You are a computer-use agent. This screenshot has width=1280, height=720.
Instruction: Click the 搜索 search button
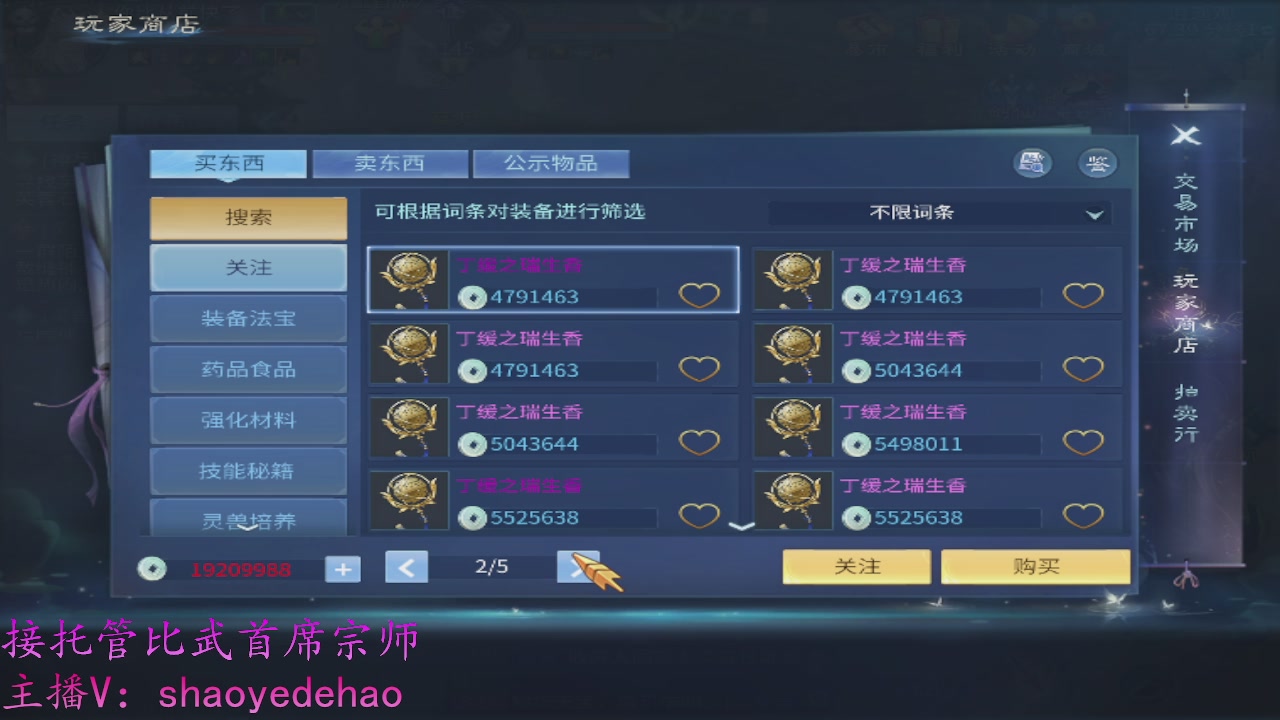tap(248, 217)
